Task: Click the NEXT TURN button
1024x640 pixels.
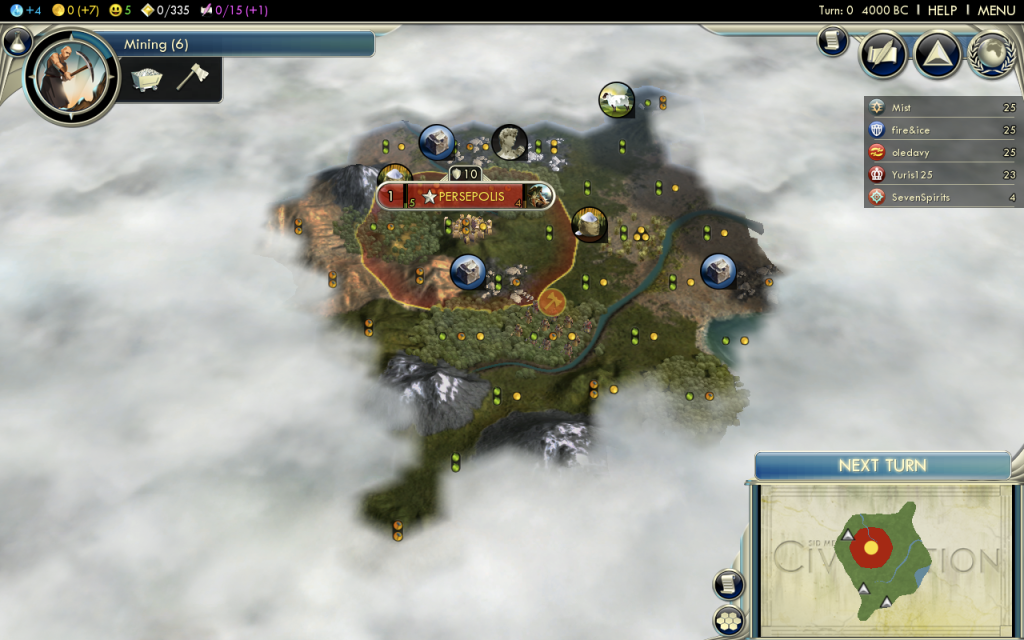Action: tap(882, 465)
